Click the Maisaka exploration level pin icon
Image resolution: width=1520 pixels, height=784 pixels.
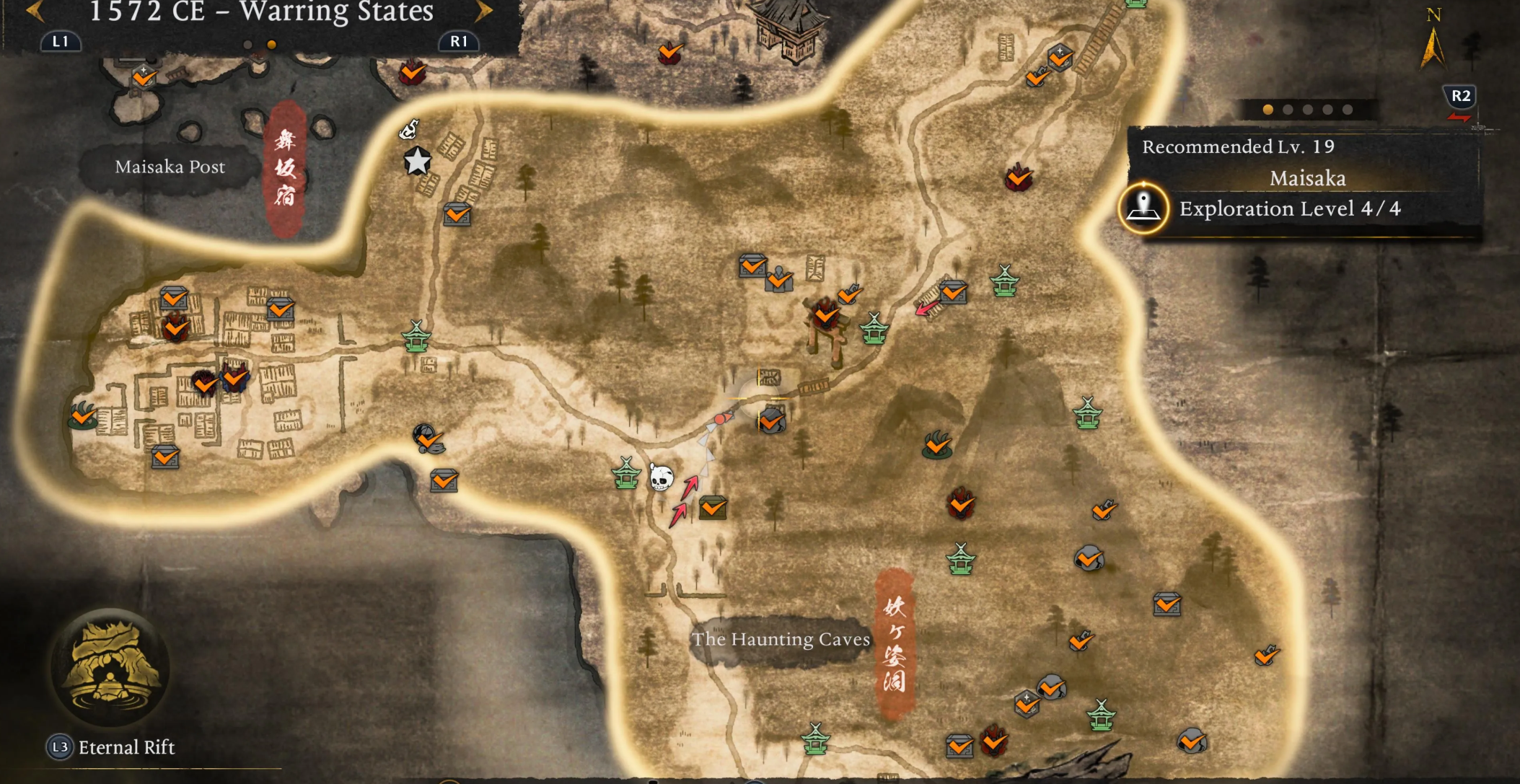tap(1143, 208)
